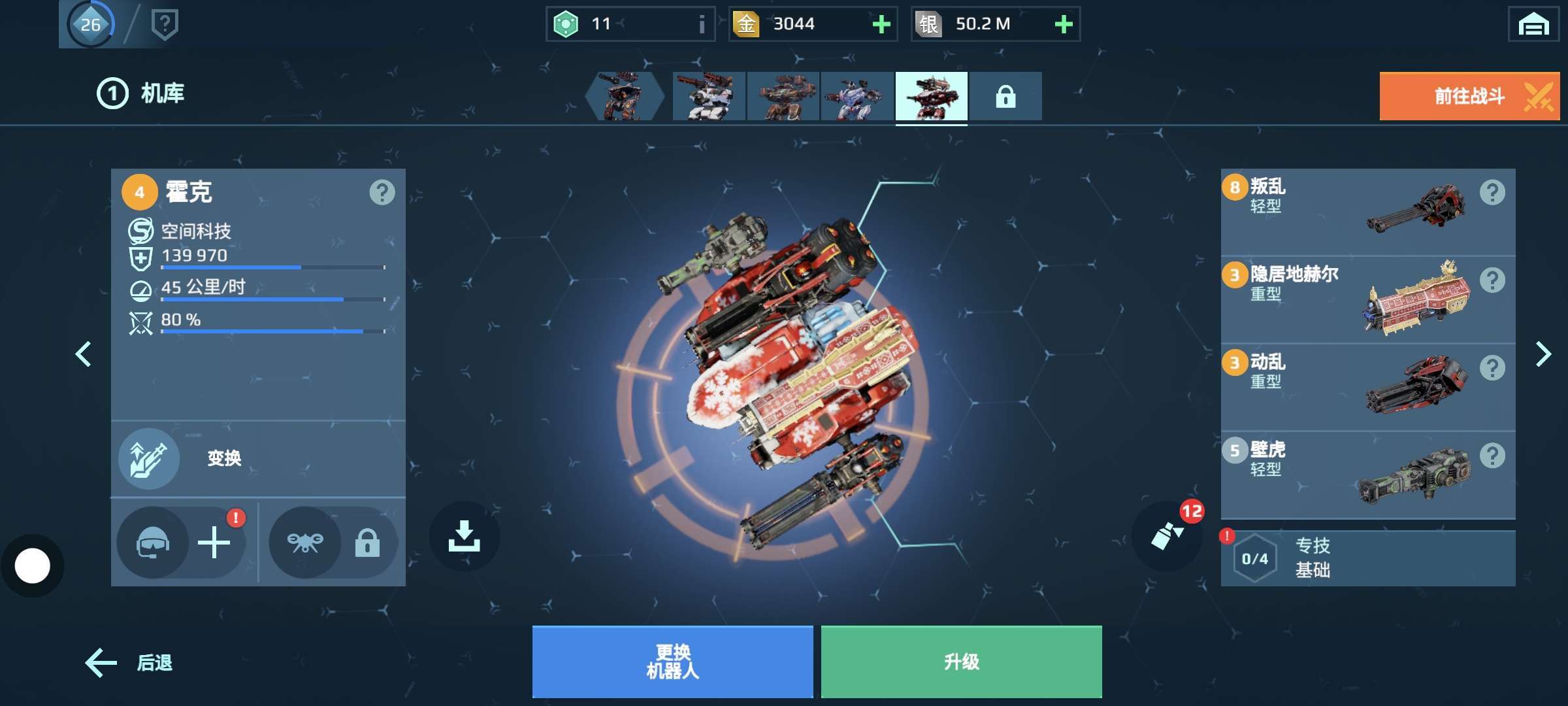Open the 专技 modules panel
The width and height of the screenshot is (1568, 706).
(1367, 558)
